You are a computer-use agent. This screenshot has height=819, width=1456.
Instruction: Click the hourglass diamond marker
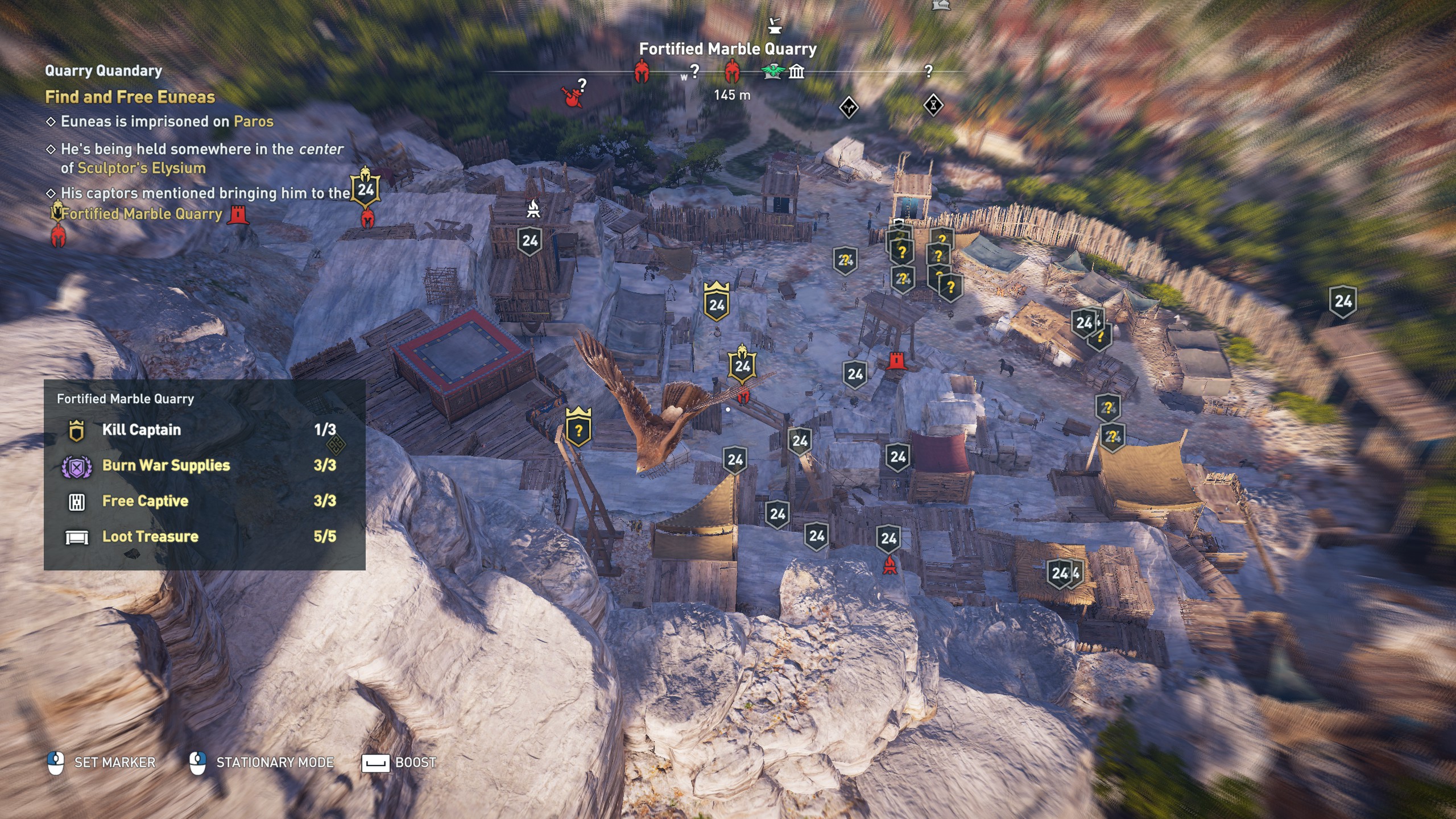click(933, 105)
